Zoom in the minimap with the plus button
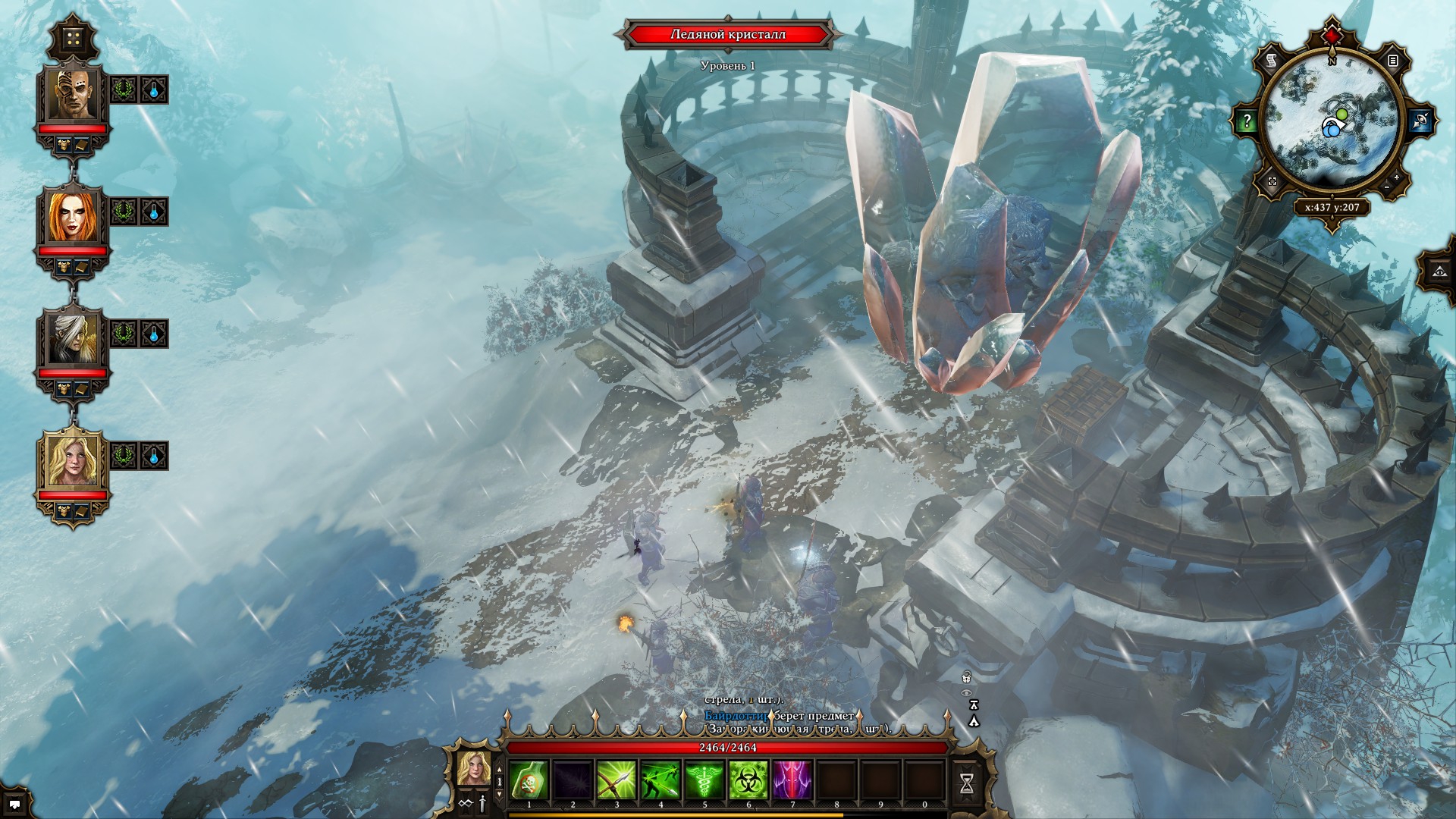The width and height of the screenshot is (1456, 819). [x=1397, y=177]
